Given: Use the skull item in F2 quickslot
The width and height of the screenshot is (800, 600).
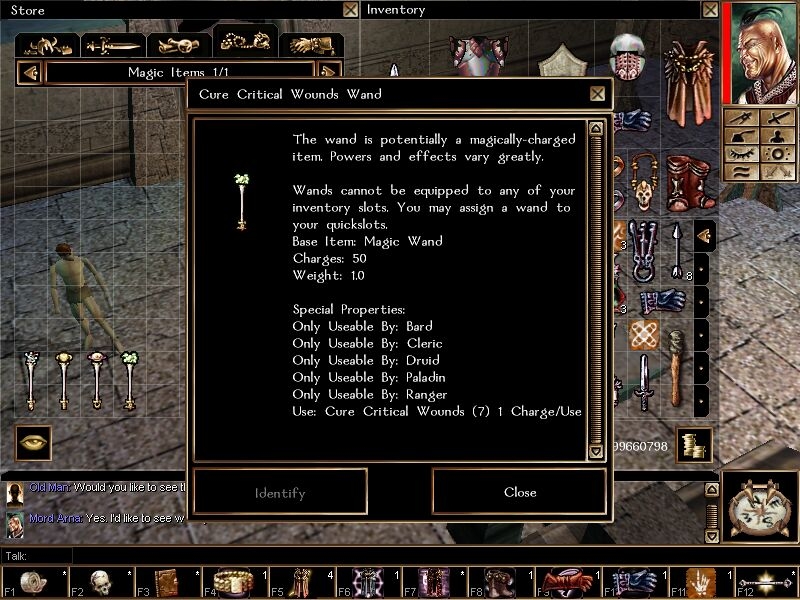Looking at the screenshot, I should (101, 581).
